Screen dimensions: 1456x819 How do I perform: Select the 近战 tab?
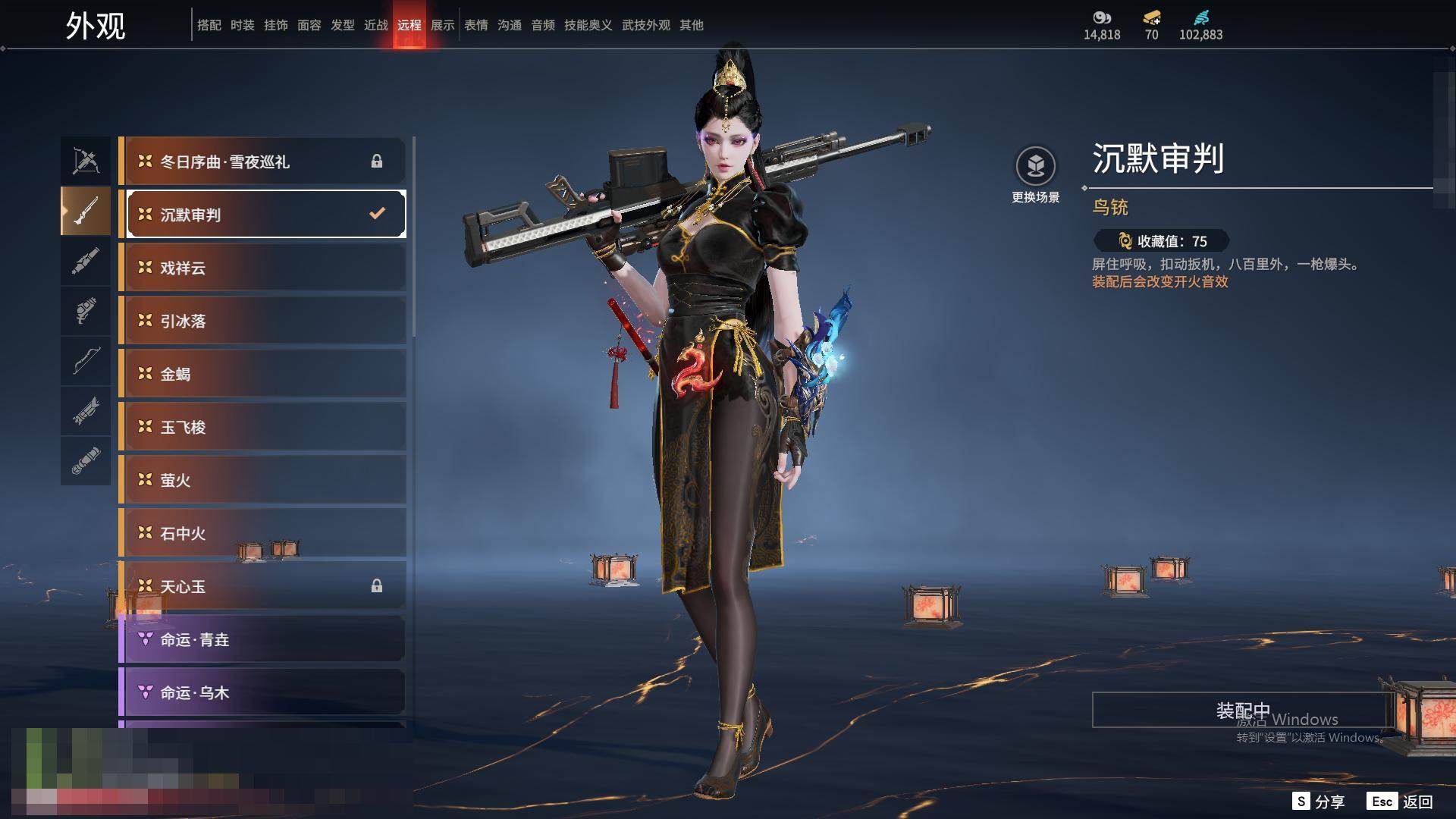click(x=376, y=25)
